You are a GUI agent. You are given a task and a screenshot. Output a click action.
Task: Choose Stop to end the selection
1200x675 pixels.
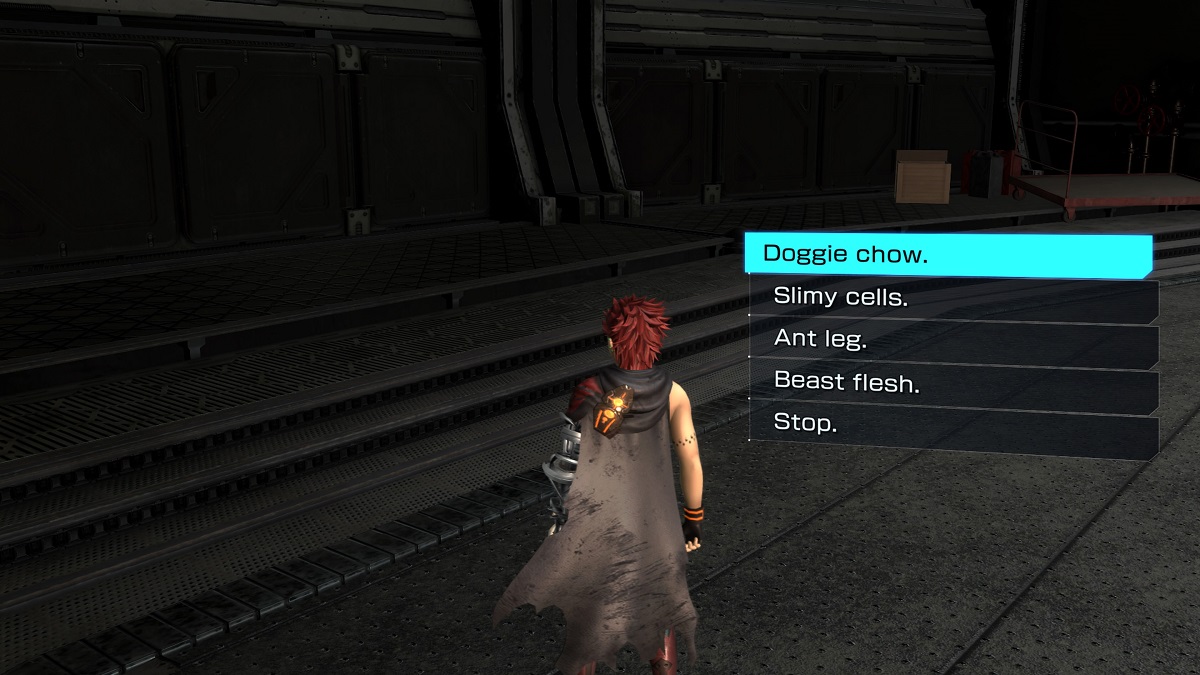pos(953,426)
